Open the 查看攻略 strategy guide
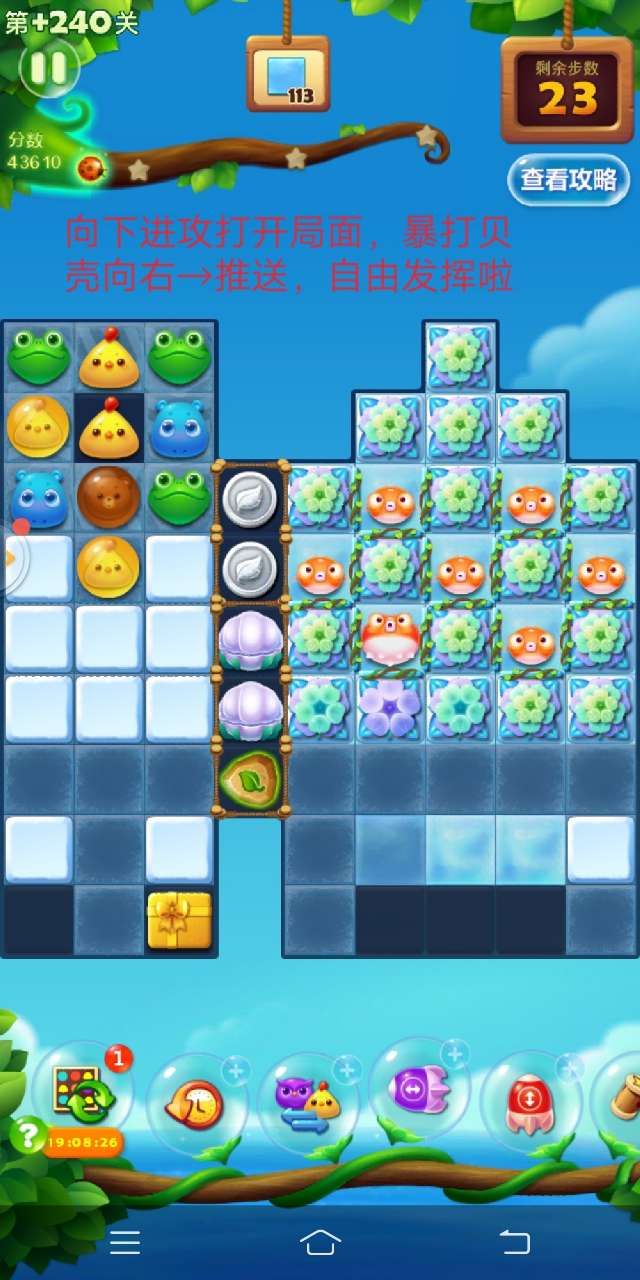 (x=568, y=180)
